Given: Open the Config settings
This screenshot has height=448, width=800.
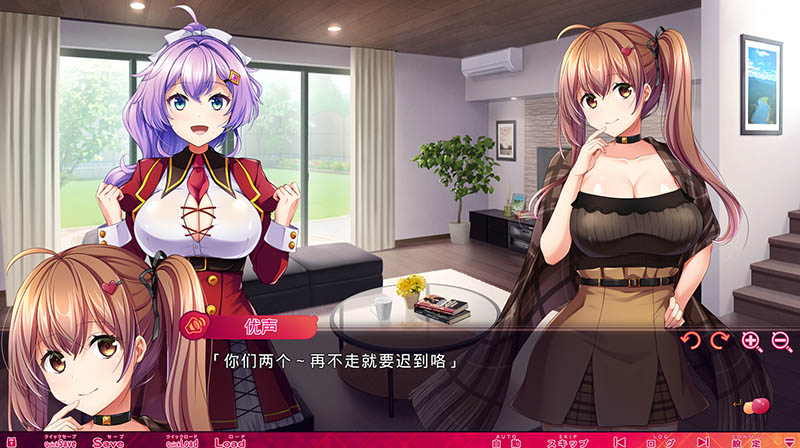Looking at the screenshot, I should point(747,441).
